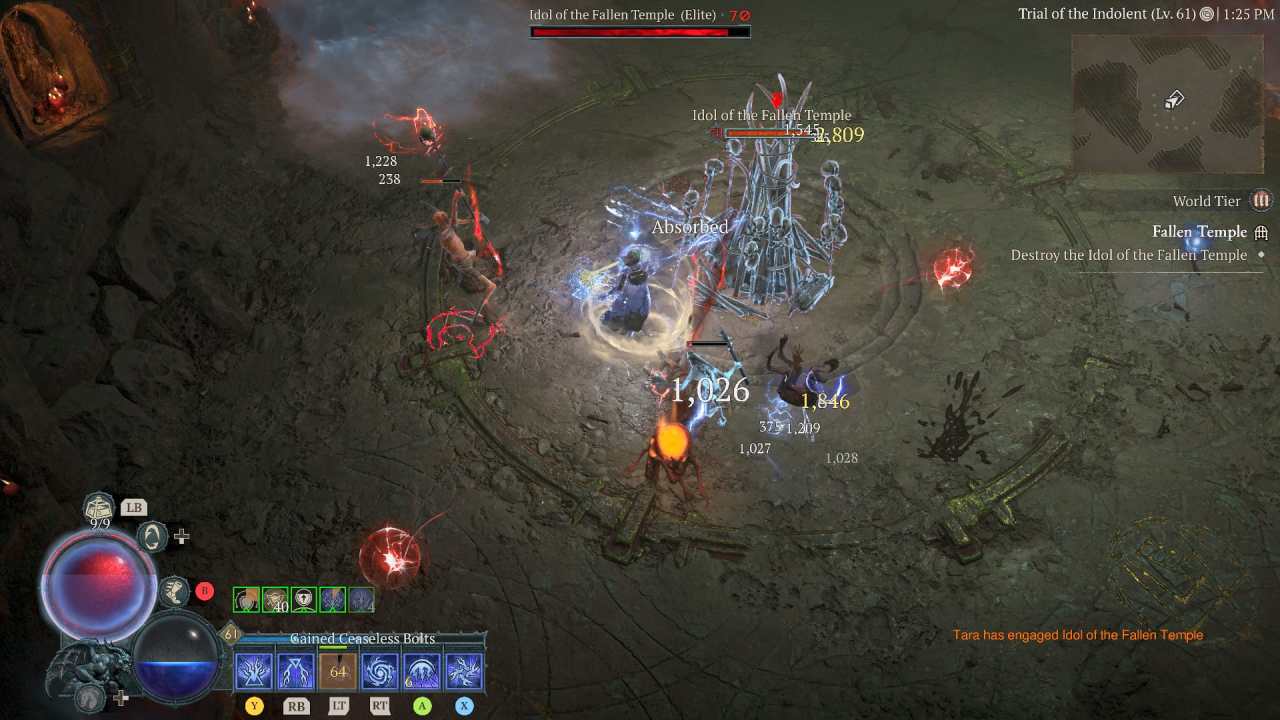This screenshot has height=720, width=1280.
Task: Click the objective Destroy the Idol of the Fallen Temple
Action: pyautogui.click(x=1130, y=255)
